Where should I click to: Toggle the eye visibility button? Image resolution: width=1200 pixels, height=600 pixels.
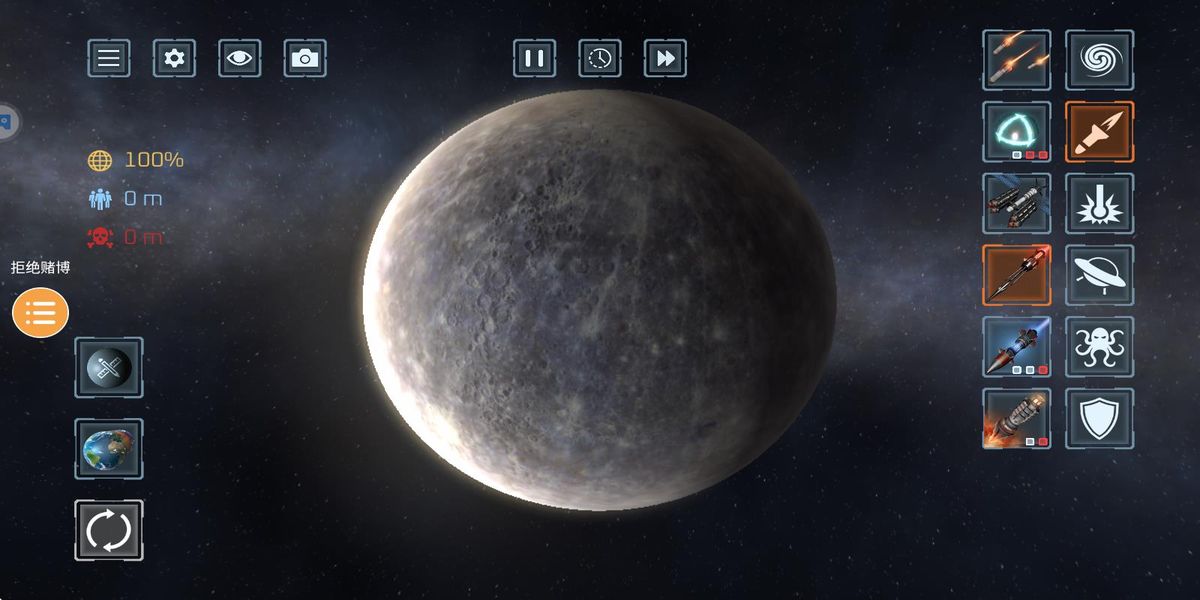coord(239,58)
